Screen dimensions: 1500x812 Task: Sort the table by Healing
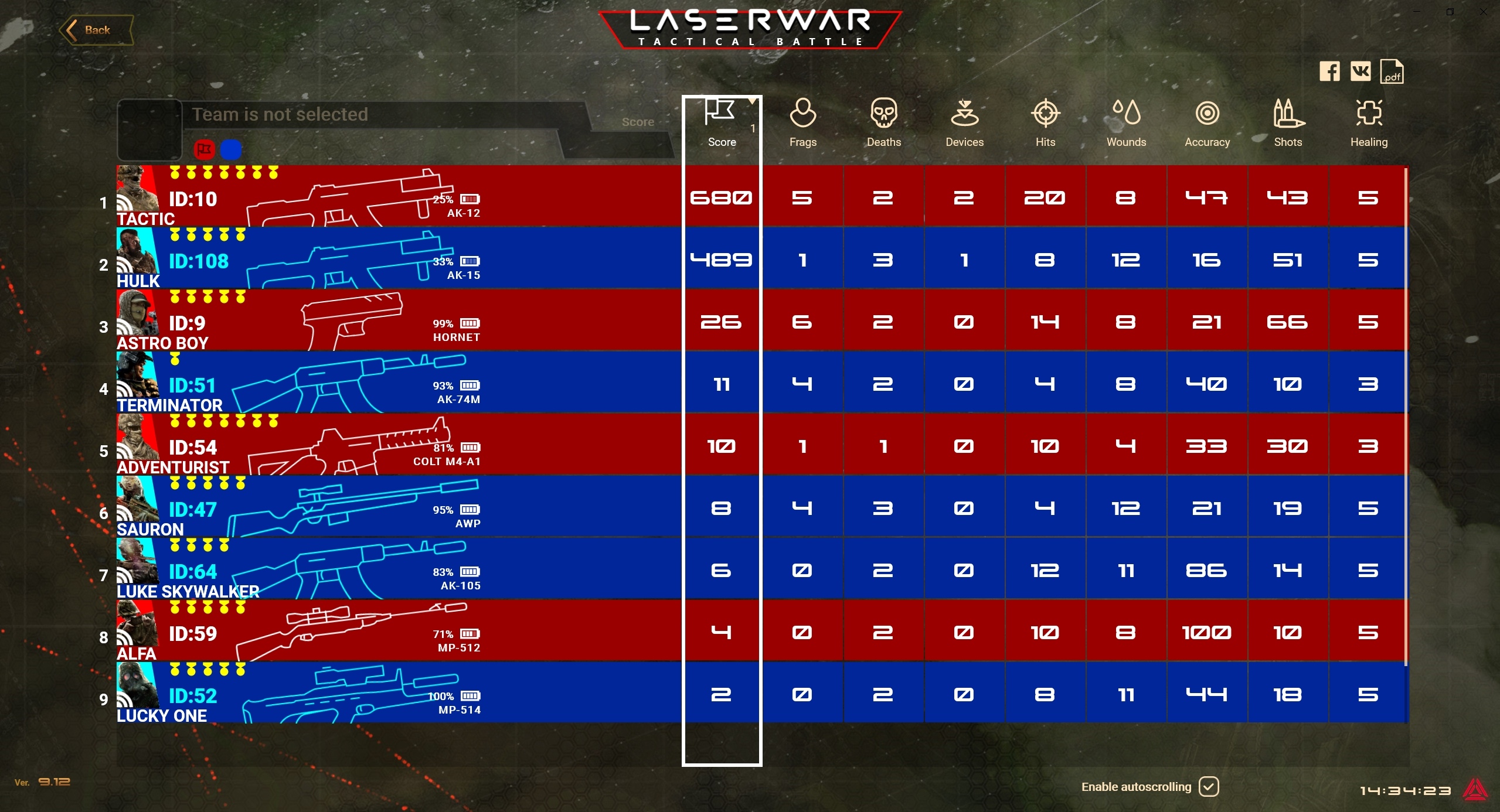point(1369,123)
